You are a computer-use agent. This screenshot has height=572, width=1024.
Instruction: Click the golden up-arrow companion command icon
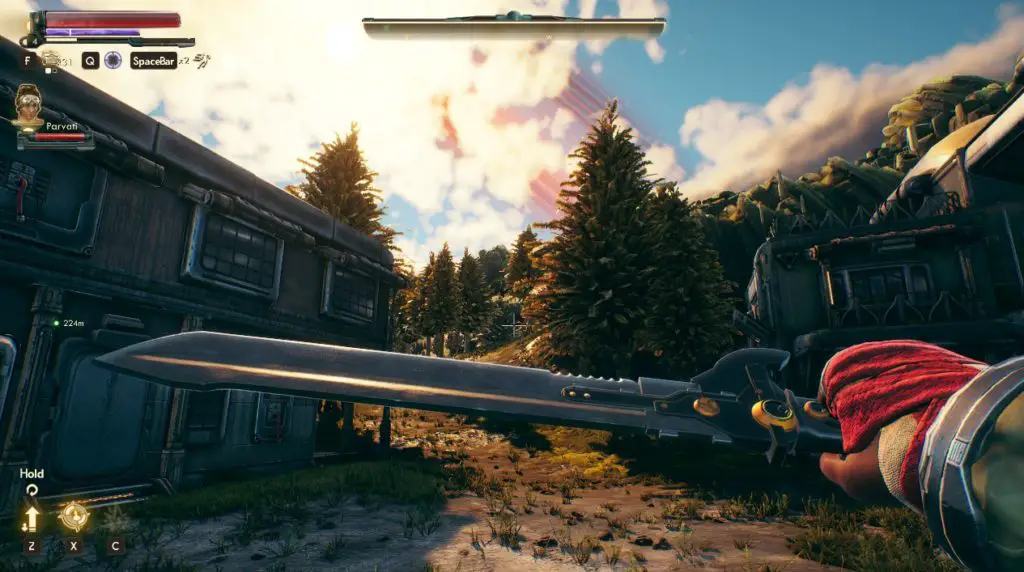[x=32, y=518]
